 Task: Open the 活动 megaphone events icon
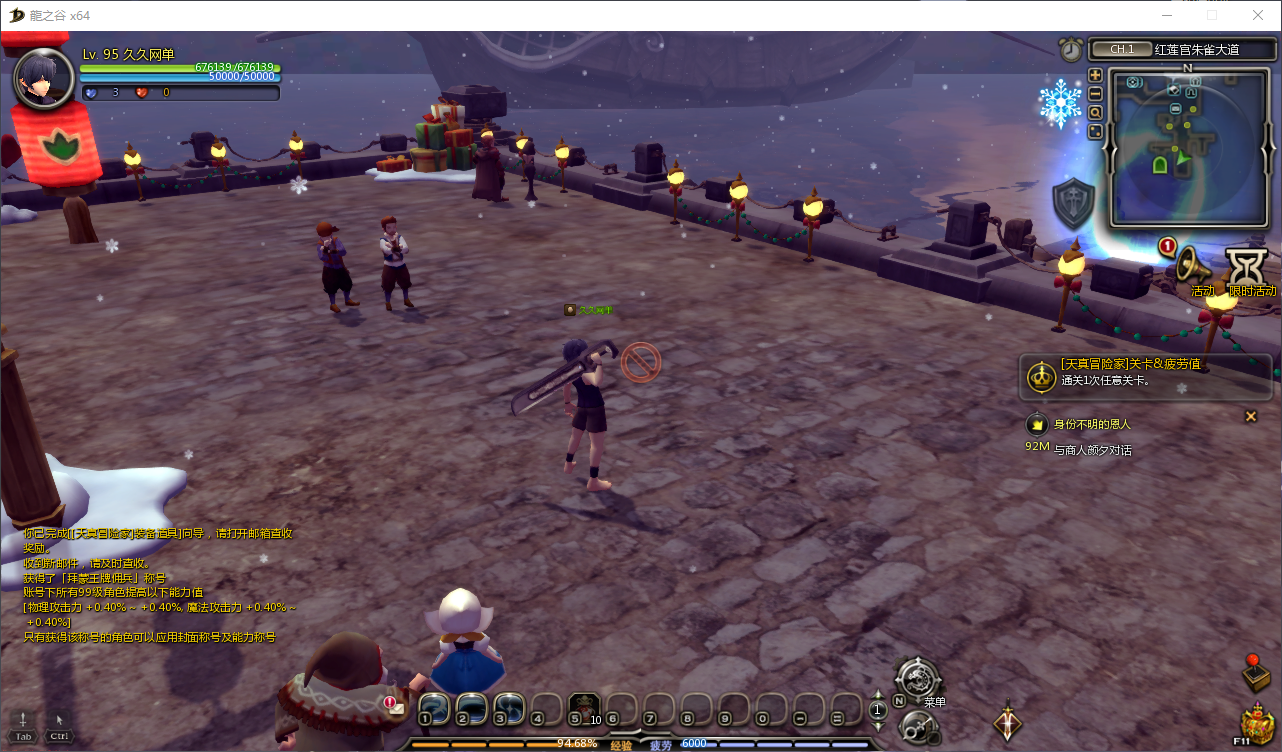1193,265
